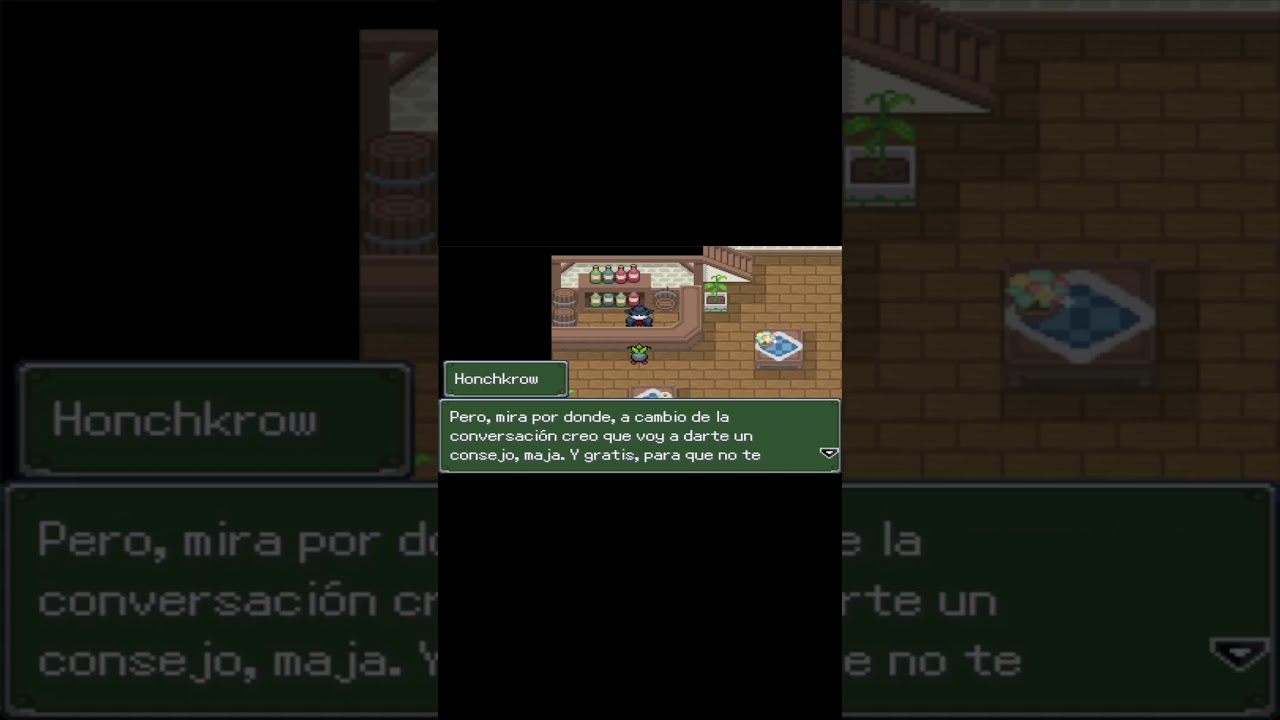Select the Honchkrow sprite behind the counter

point(639,317)
